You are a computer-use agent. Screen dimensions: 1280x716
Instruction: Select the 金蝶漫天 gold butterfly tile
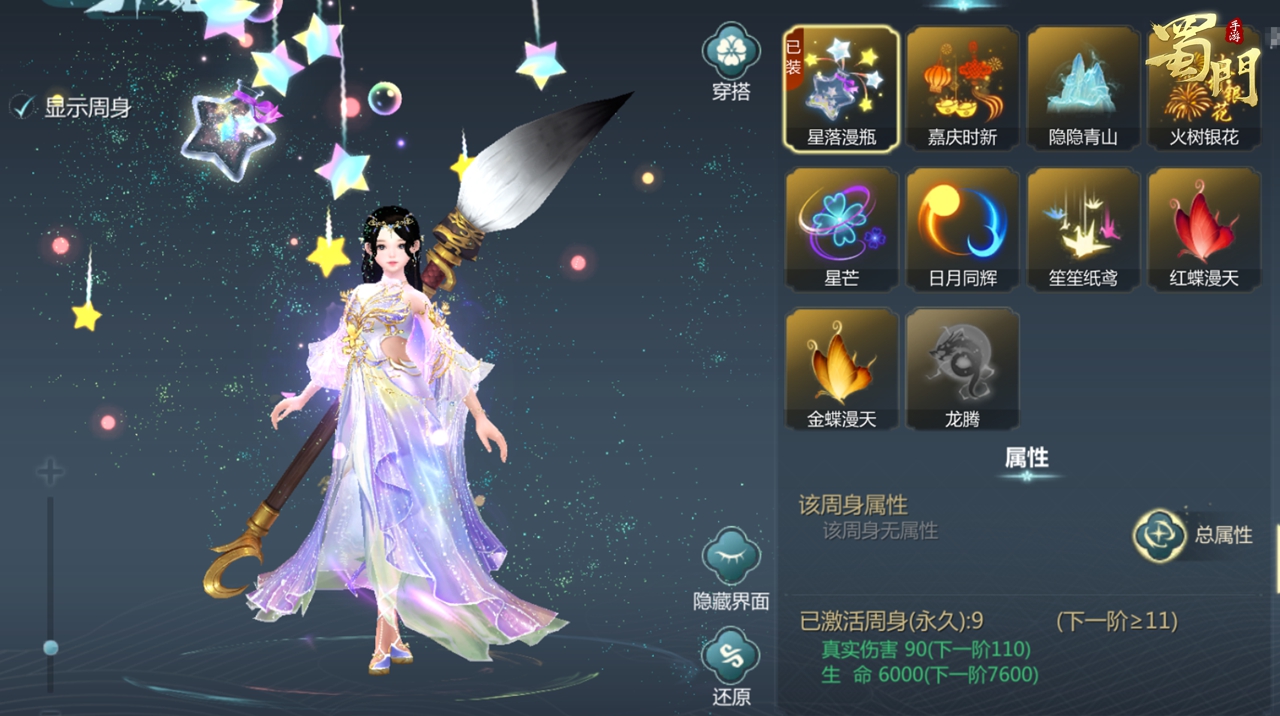click(841, 369)
